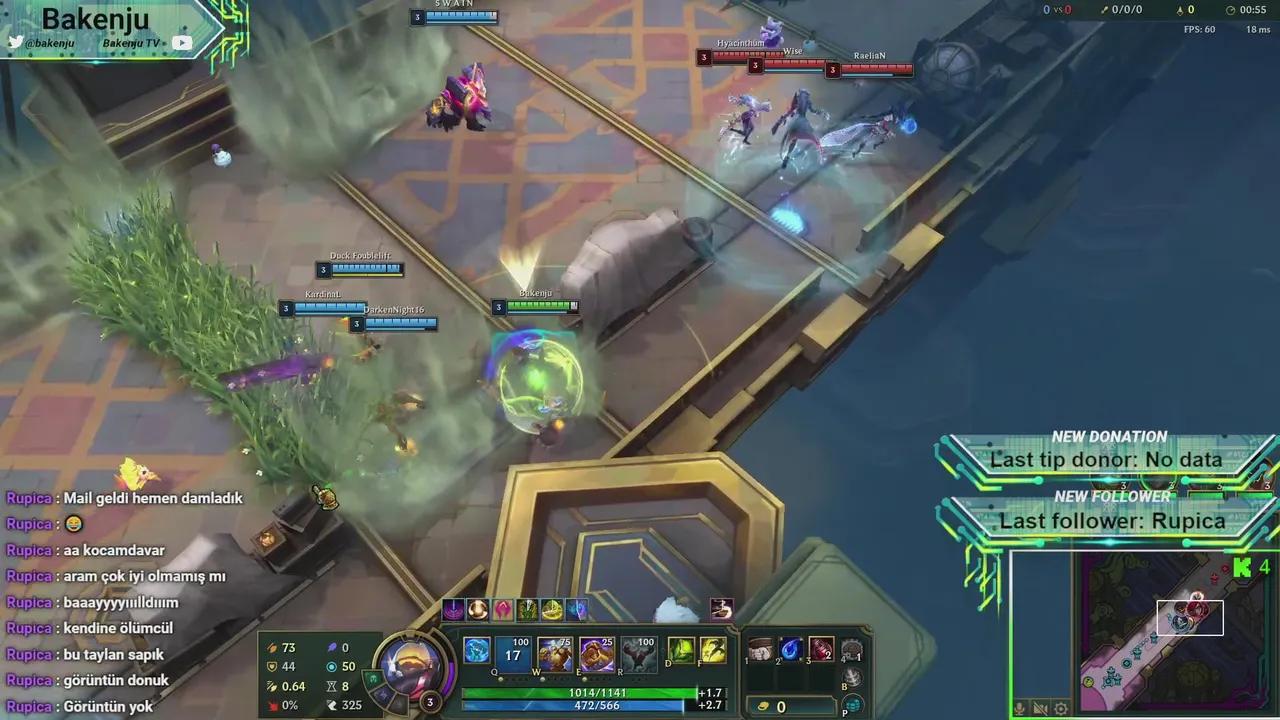This screenshot has height=720, width=1280.
Task: Click the round button labeled P
Action: point(852,705)
